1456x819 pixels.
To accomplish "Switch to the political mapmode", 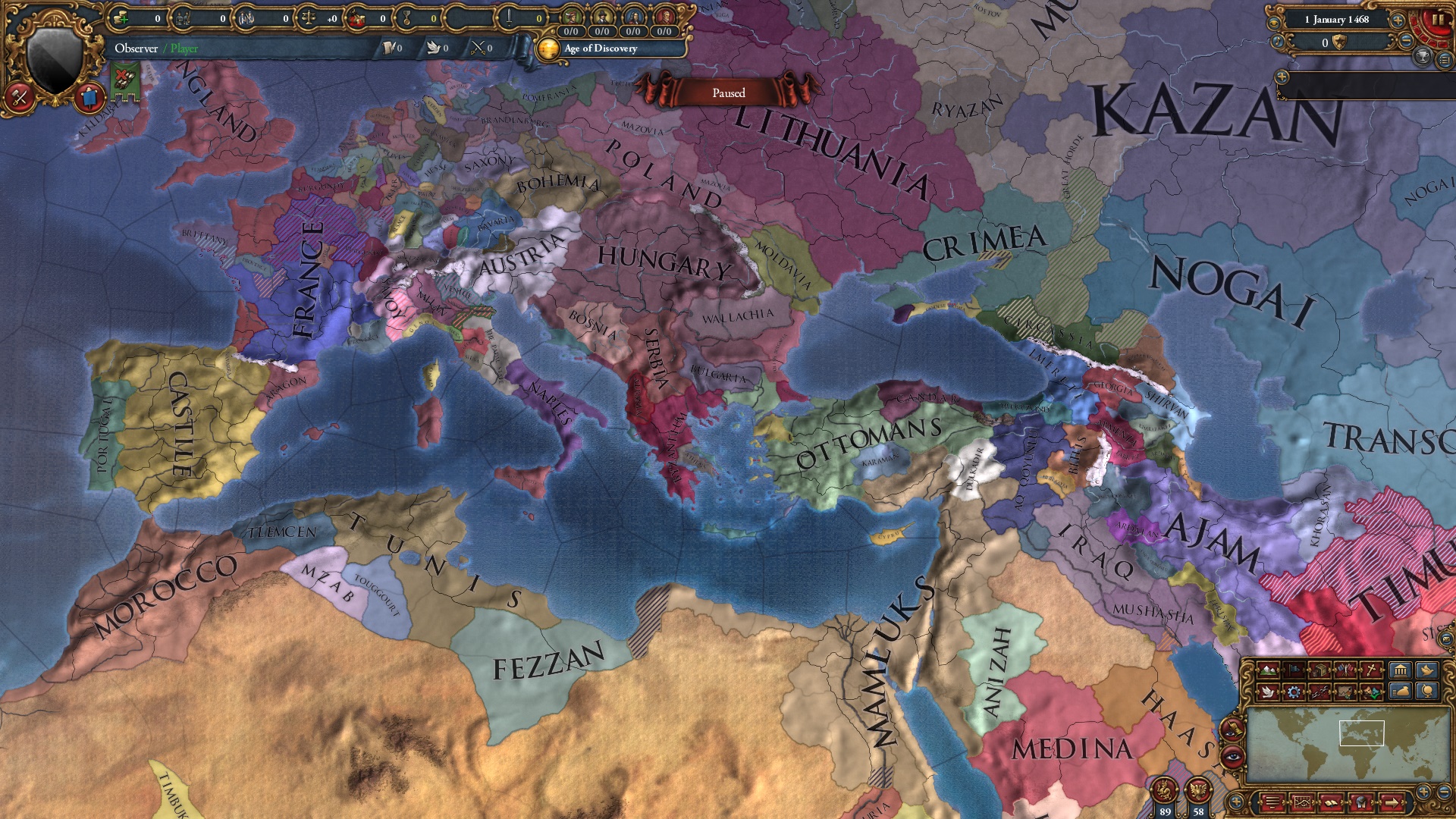I will coord(1292,670).
